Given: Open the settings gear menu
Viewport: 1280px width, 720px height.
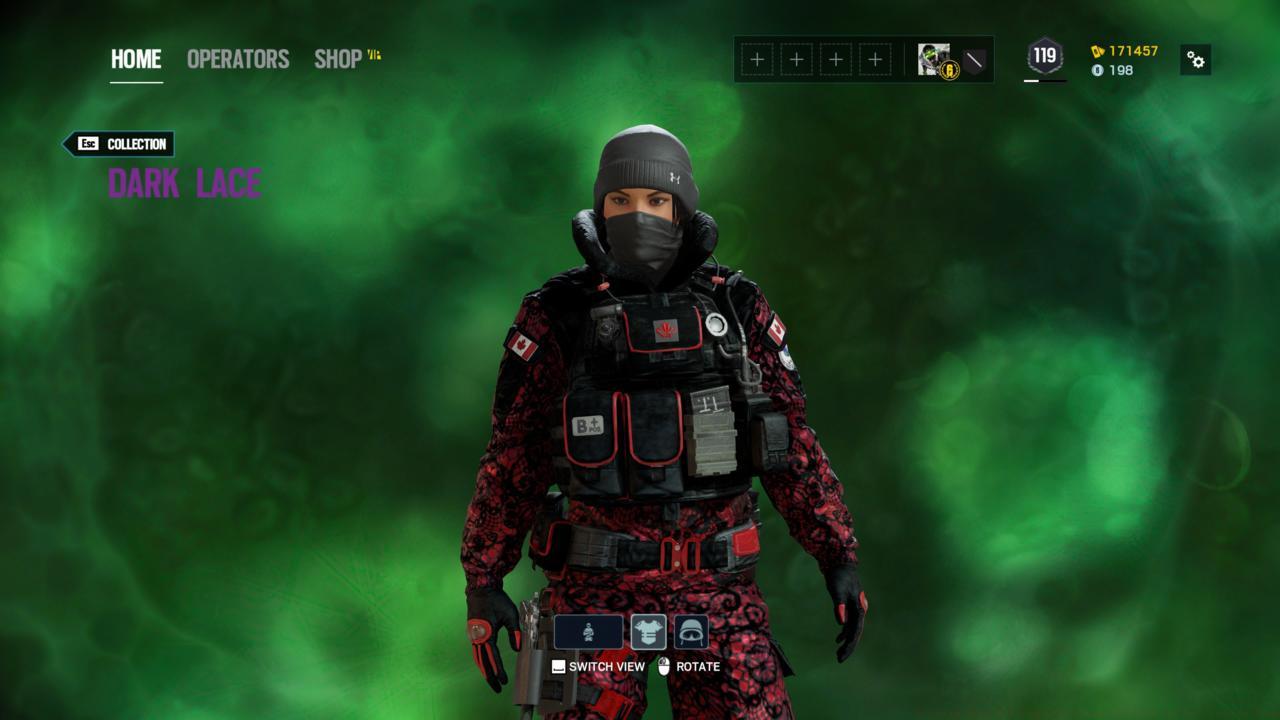Looking at the screenshot, I should (1197, 60).
